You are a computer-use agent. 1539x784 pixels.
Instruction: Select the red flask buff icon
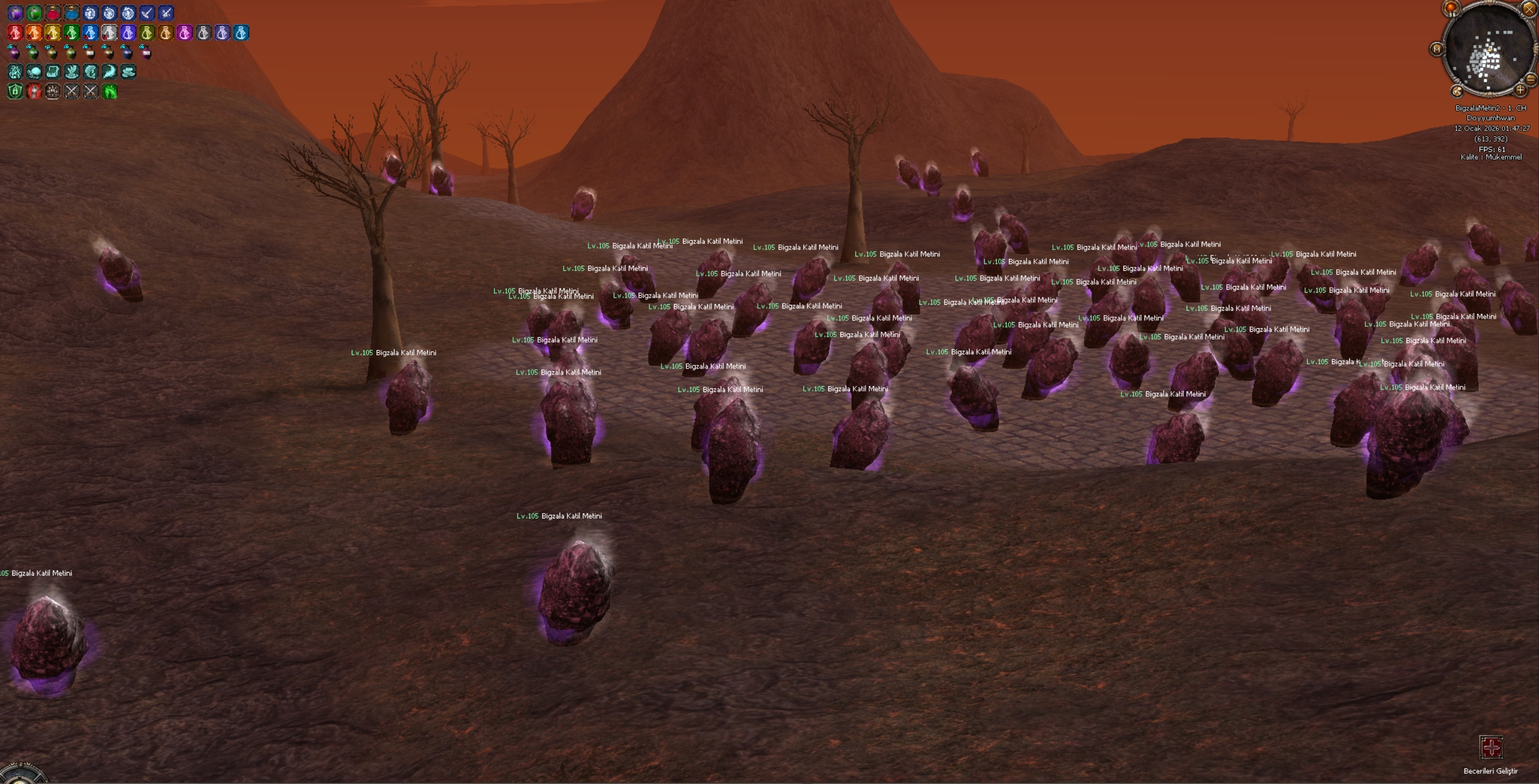click(15, 33)
